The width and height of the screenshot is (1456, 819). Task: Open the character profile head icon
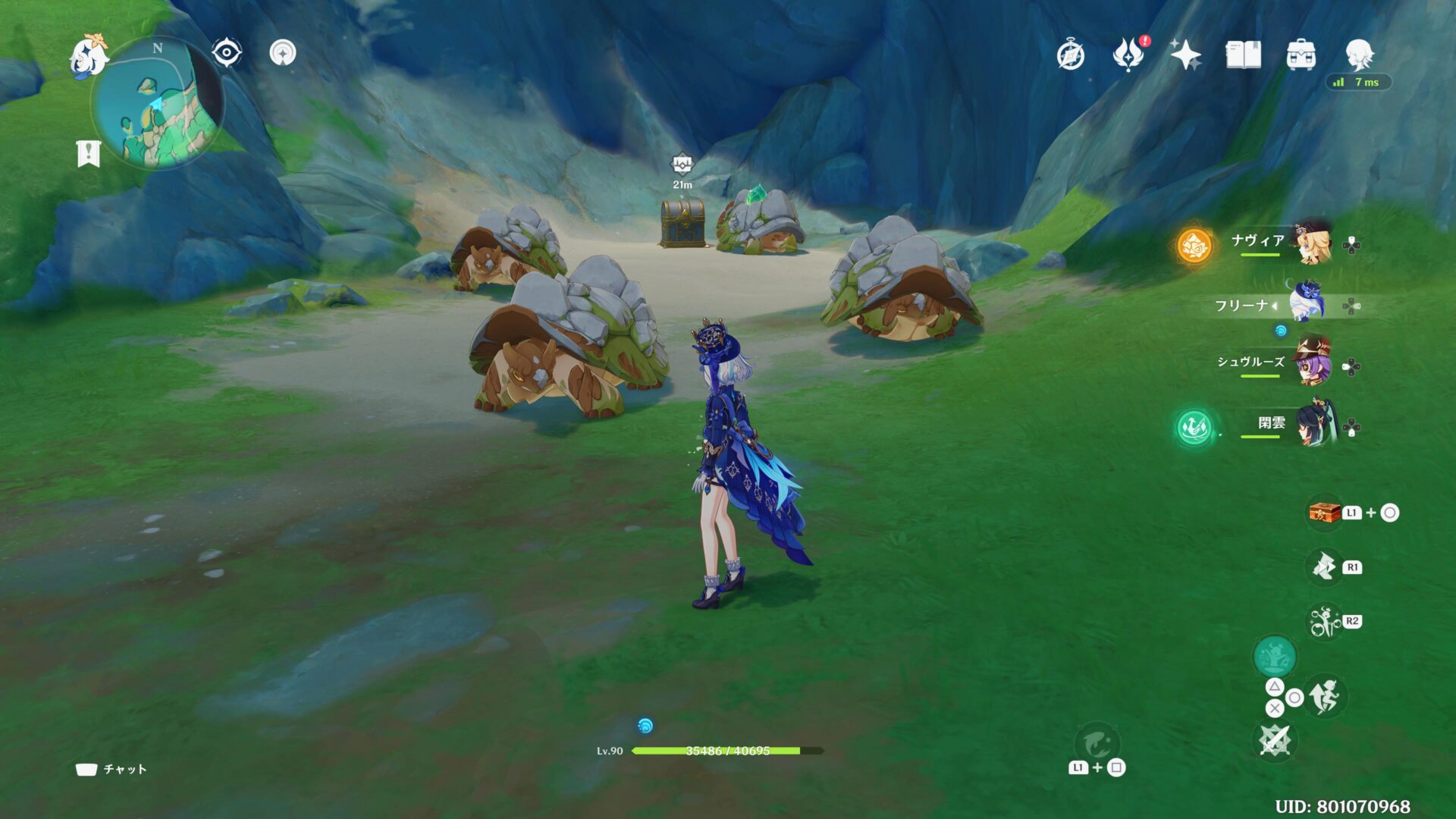click(1358, 55)
